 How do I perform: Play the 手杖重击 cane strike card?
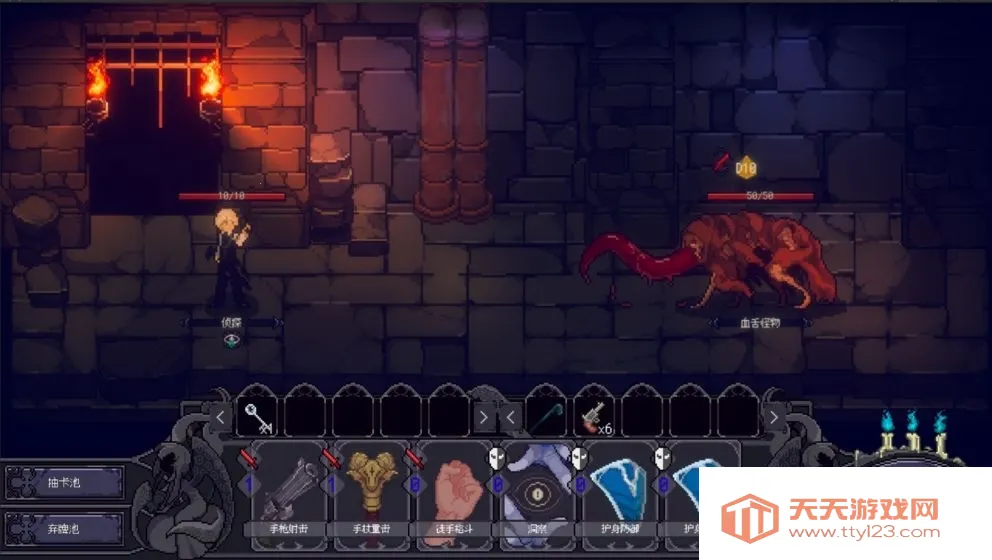point(371,495)
